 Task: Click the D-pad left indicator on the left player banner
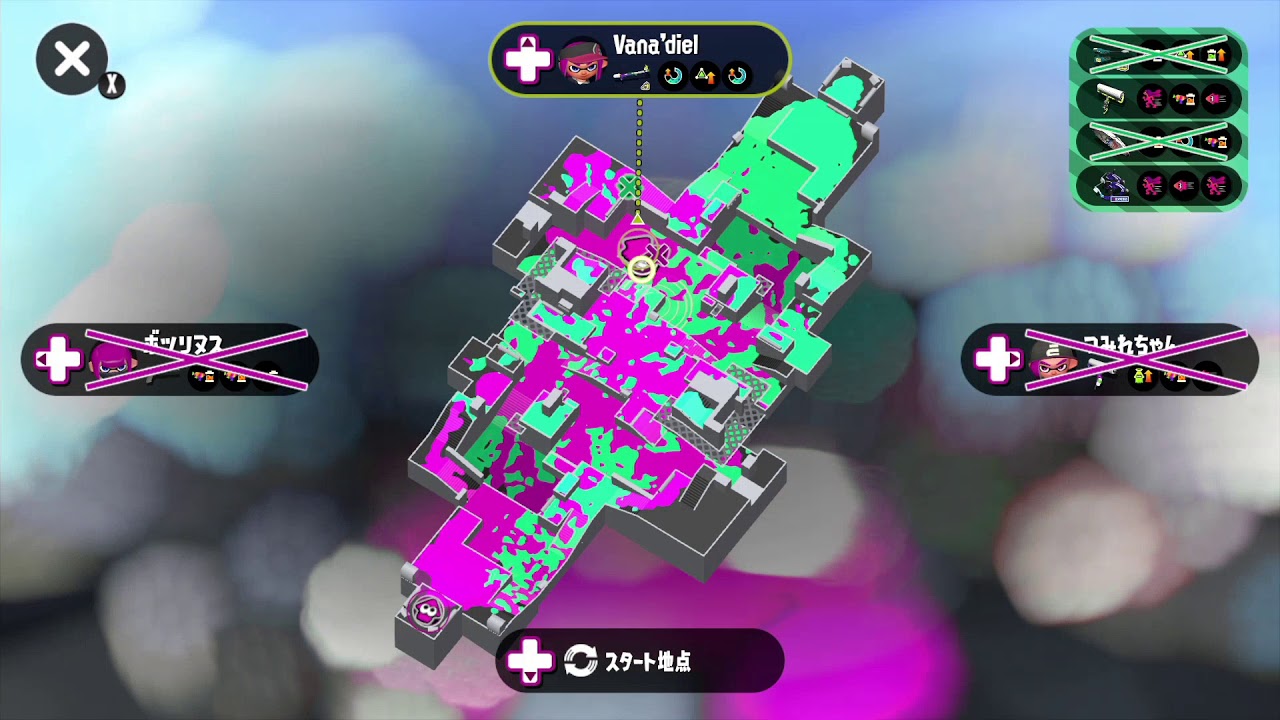[x=60, y=358]
